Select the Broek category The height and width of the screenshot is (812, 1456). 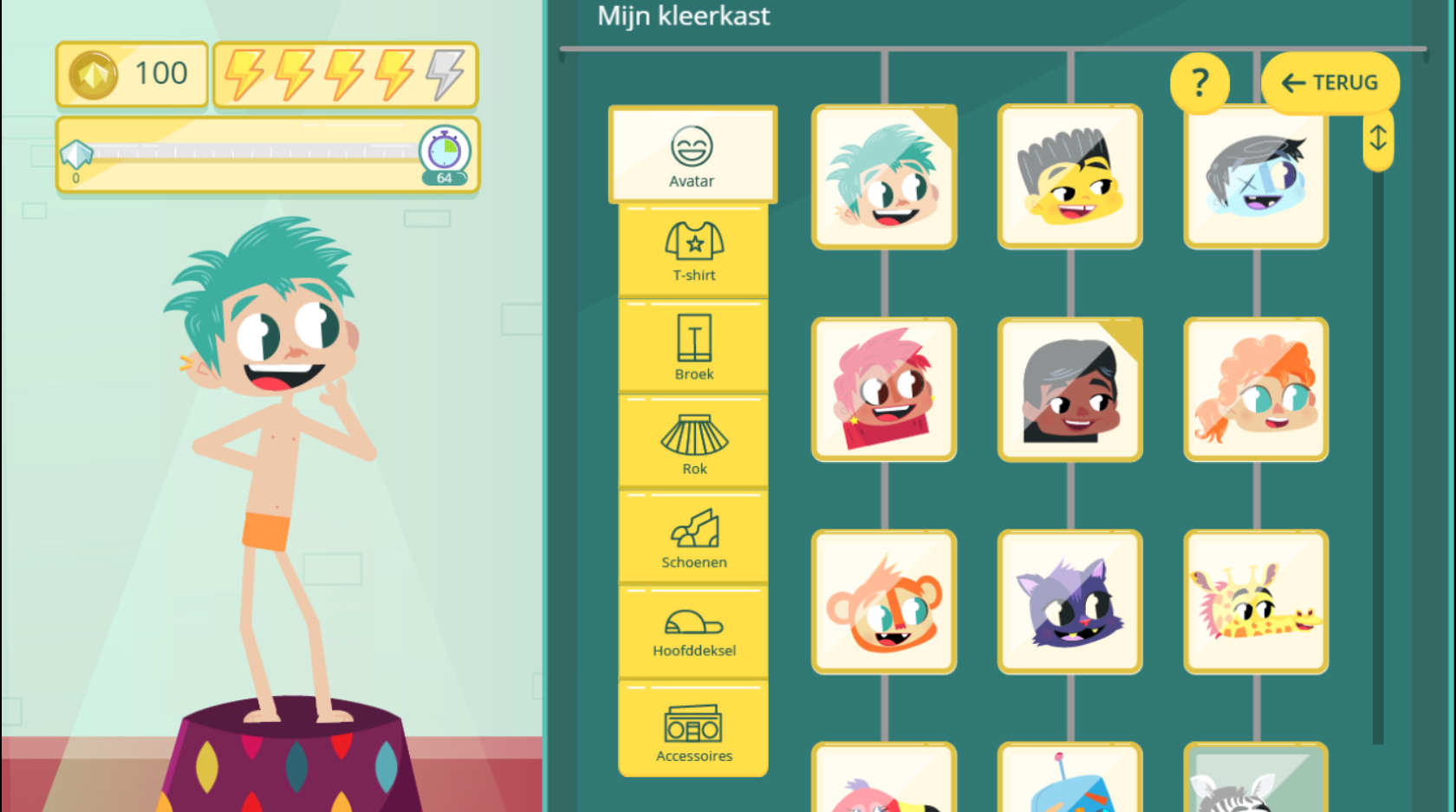point(693,347)
